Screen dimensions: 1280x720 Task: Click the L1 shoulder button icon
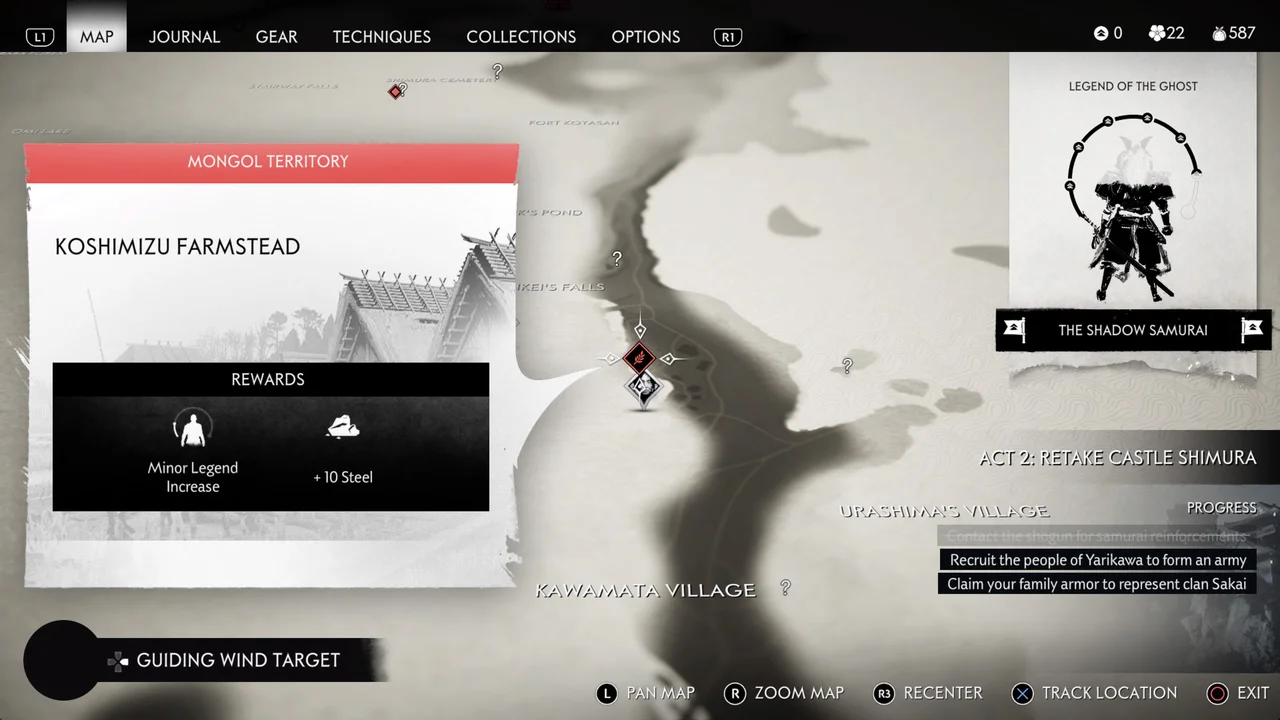(40, 36)
